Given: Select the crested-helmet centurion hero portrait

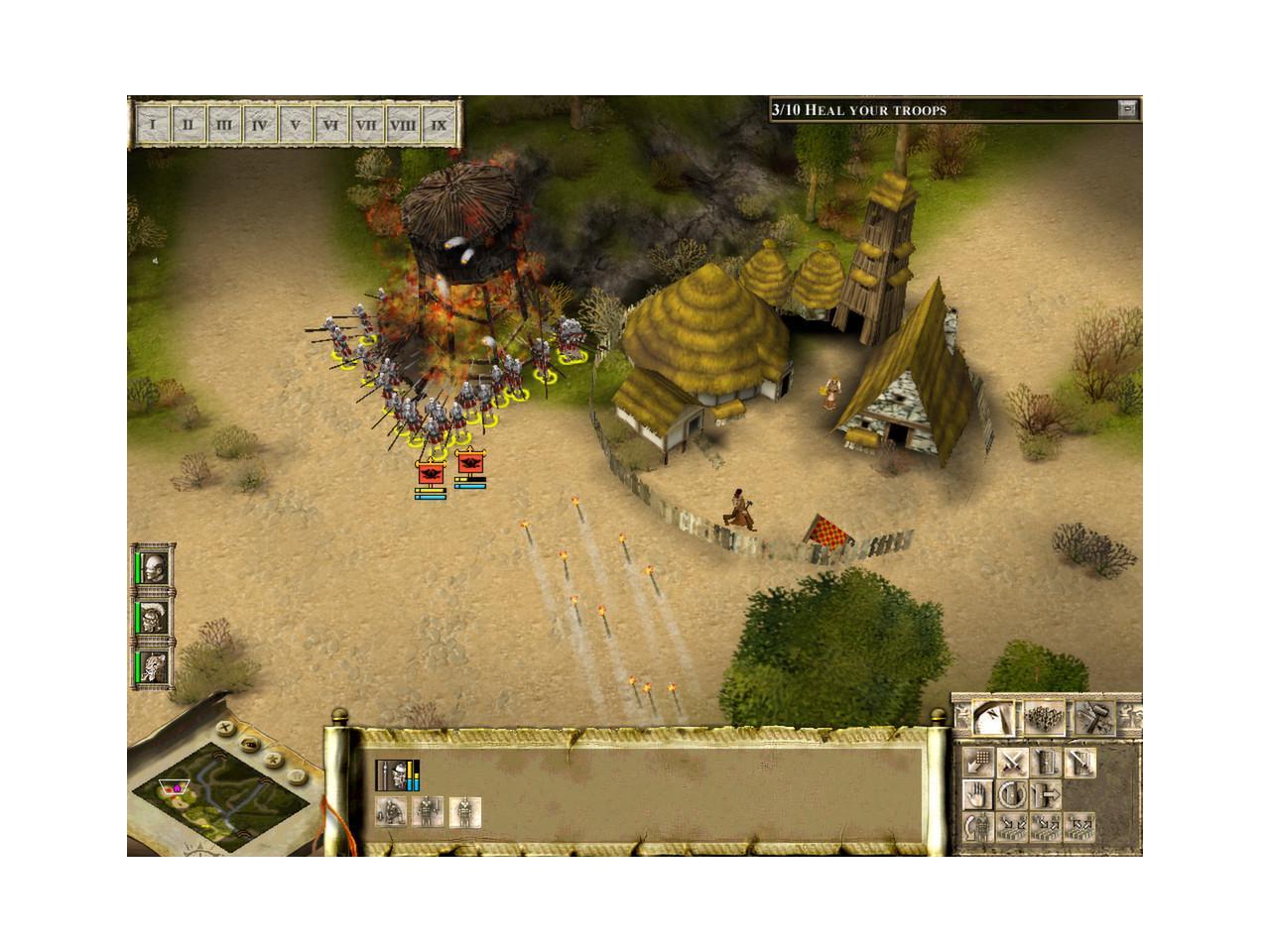Looking at the screenshot, I should click(154, 618).
